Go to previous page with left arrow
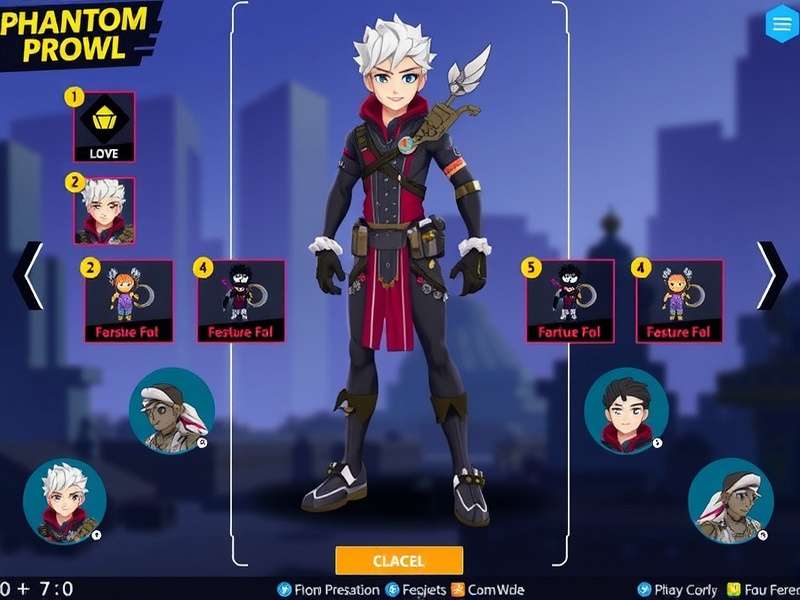The image size is (800, 600). [28, 275]
